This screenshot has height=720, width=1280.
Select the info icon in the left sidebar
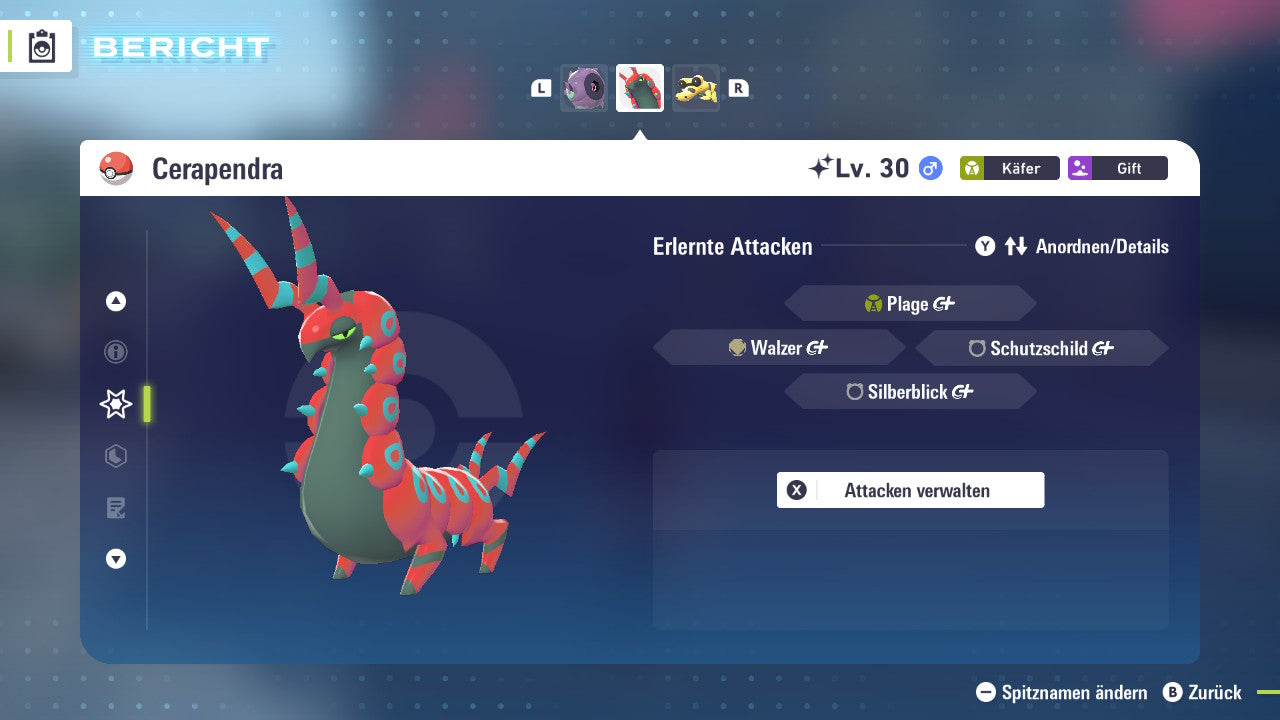click(x=115, y=352)
